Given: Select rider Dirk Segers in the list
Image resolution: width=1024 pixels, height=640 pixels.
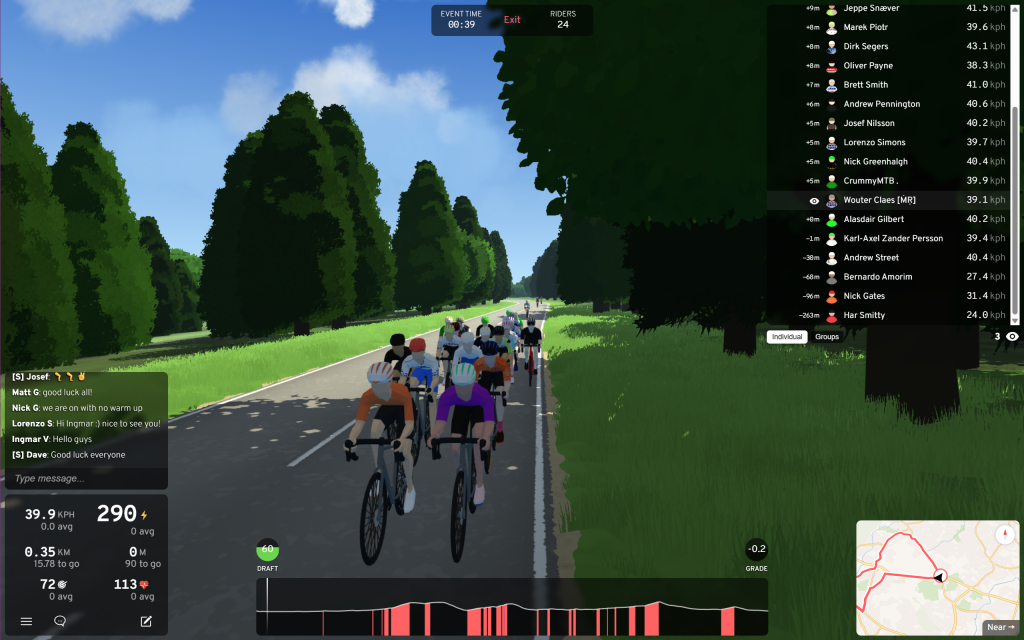Looking at the screenshot, I should pyautogui.click(x=865, y=46).
